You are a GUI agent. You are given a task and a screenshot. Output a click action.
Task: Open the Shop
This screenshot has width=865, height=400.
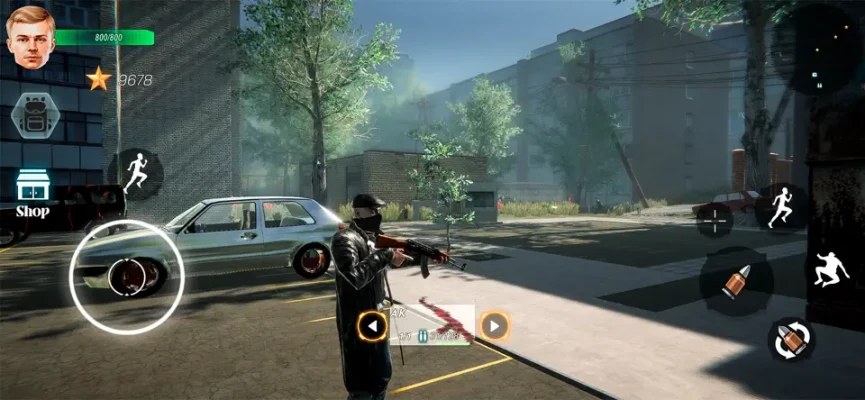click(32, 192)
